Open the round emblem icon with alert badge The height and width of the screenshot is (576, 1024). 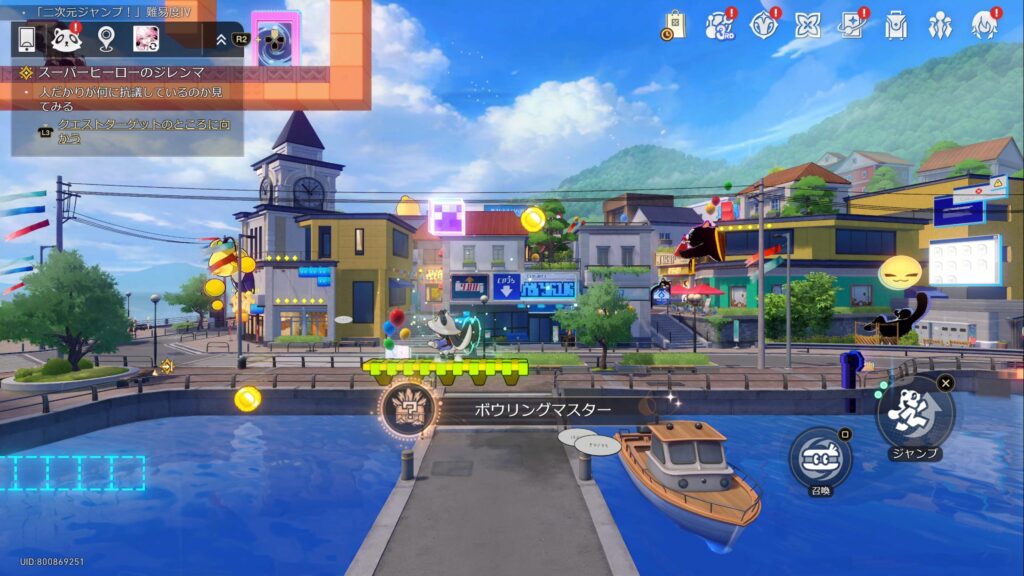click(x=763, y=25)
